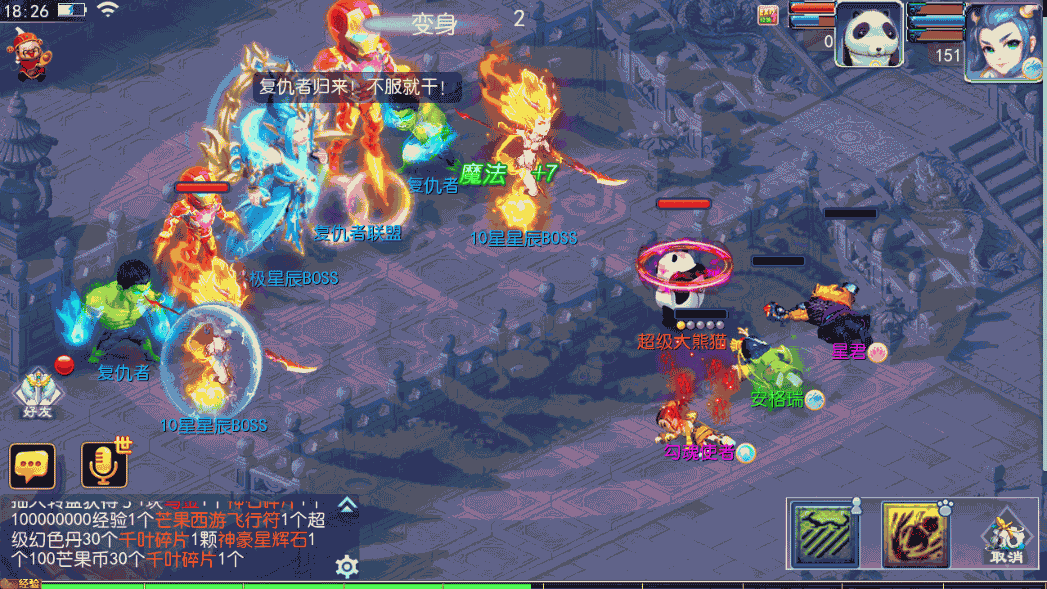Click the 取消 cancel button
Image resolution: width=1047 pixels, height=589 pixels.
tap(1007, 542)
